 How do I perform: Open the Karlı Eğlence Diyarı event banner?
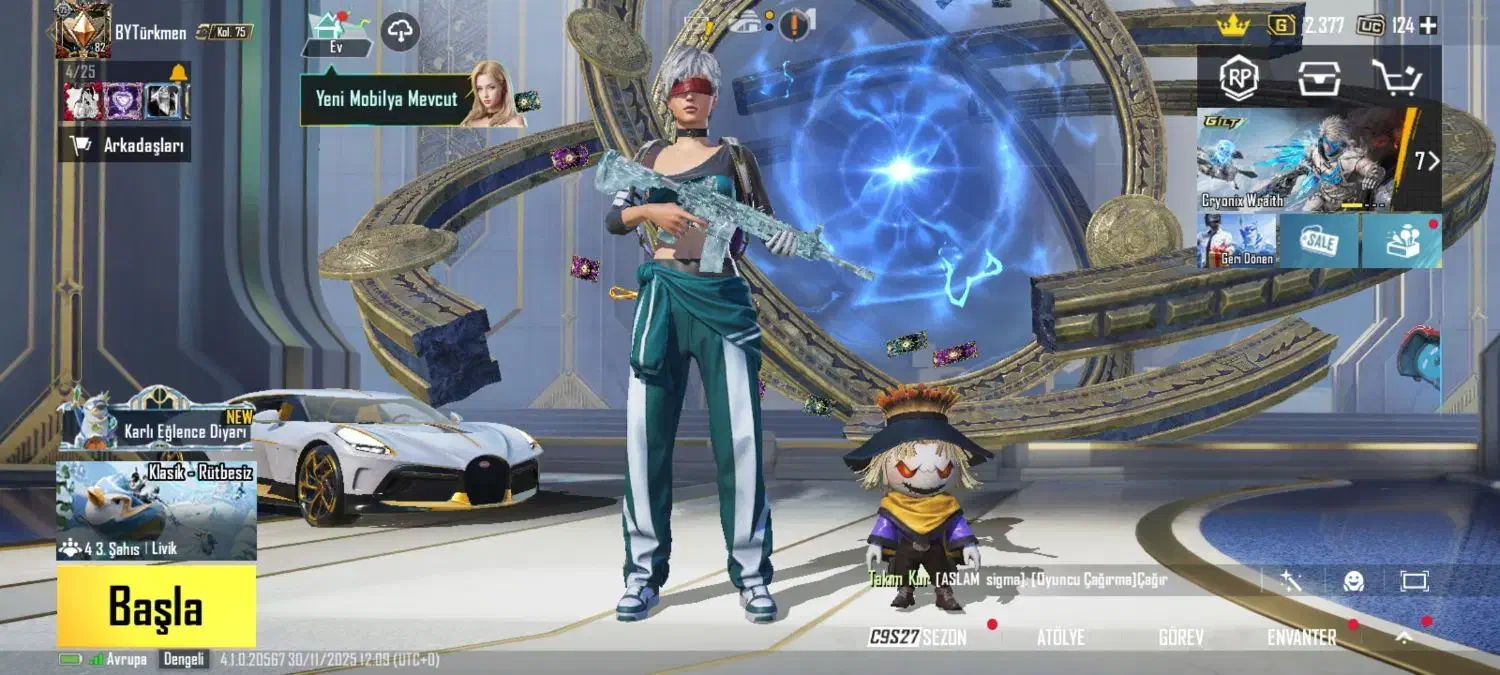click(x=160, y=427)
